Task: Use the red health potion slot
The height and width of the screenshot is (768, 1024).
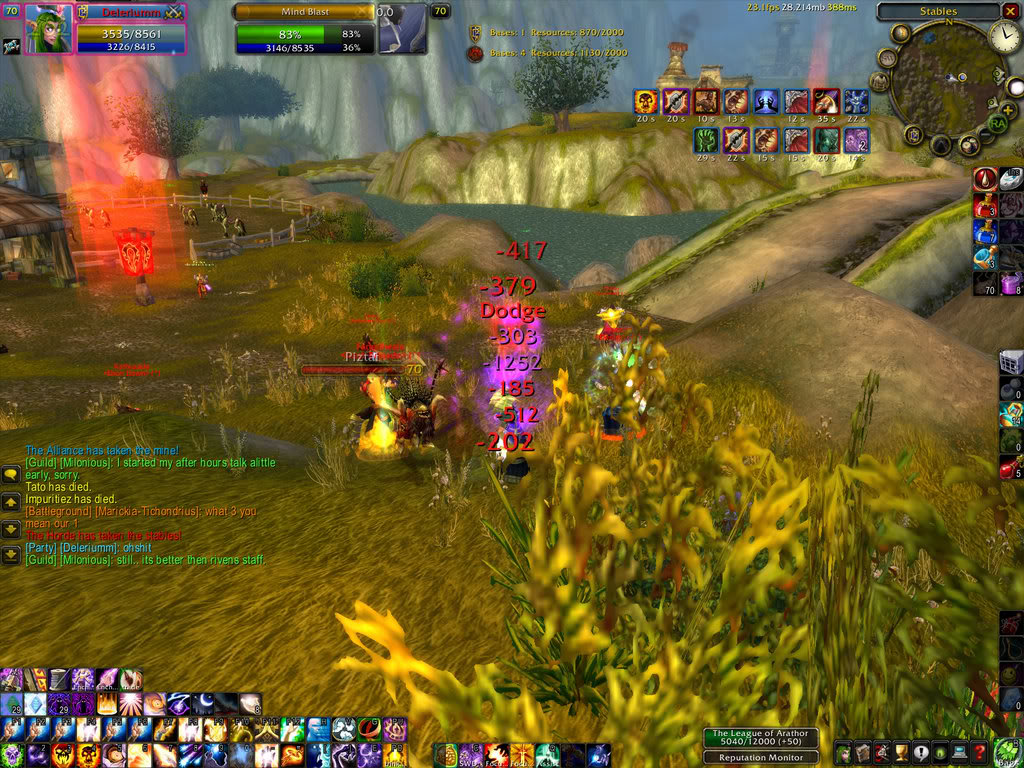Action: (986, 206)
